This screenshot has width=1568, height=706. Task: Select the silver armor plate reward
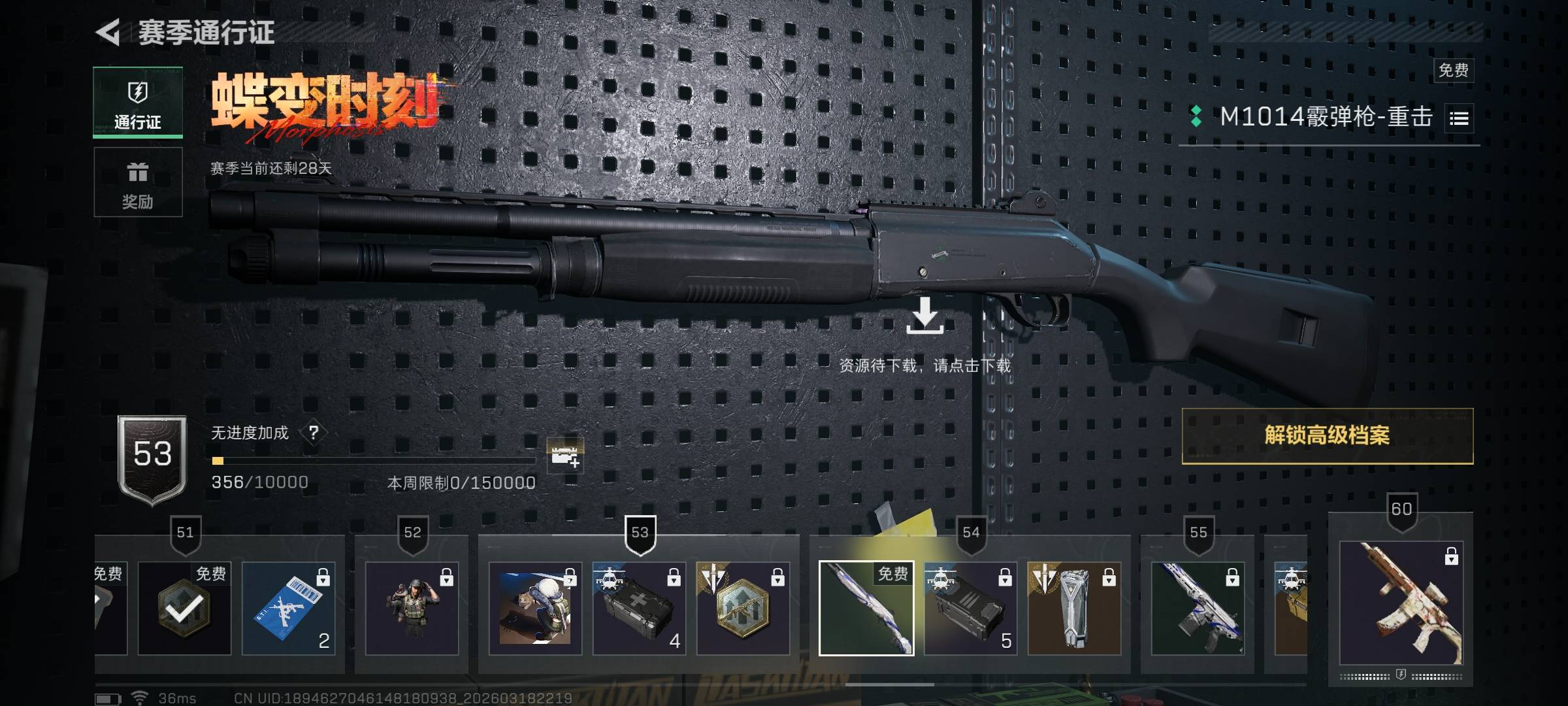pyautogui.click(x=1074, y=609)
